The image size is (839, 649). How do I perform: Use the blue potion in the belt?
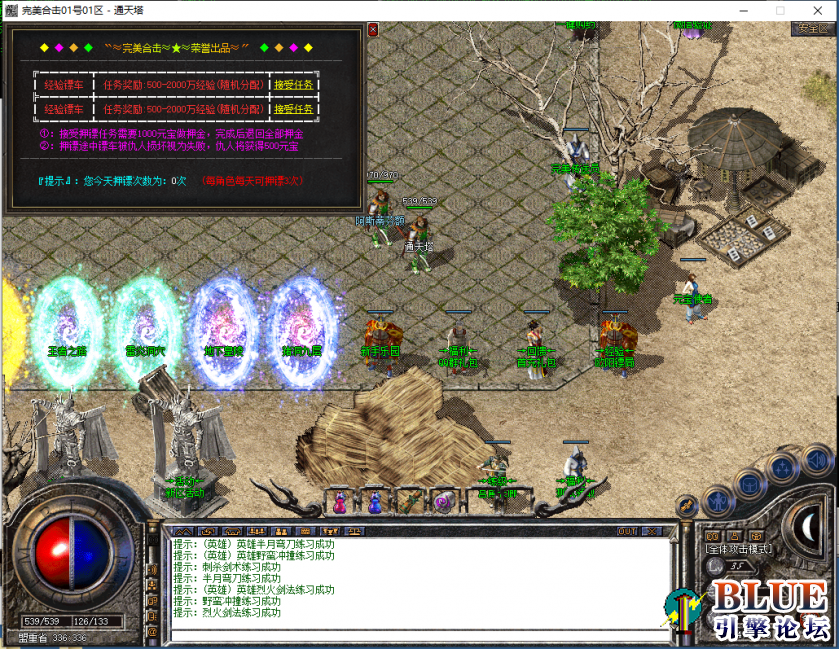[375, 500]
